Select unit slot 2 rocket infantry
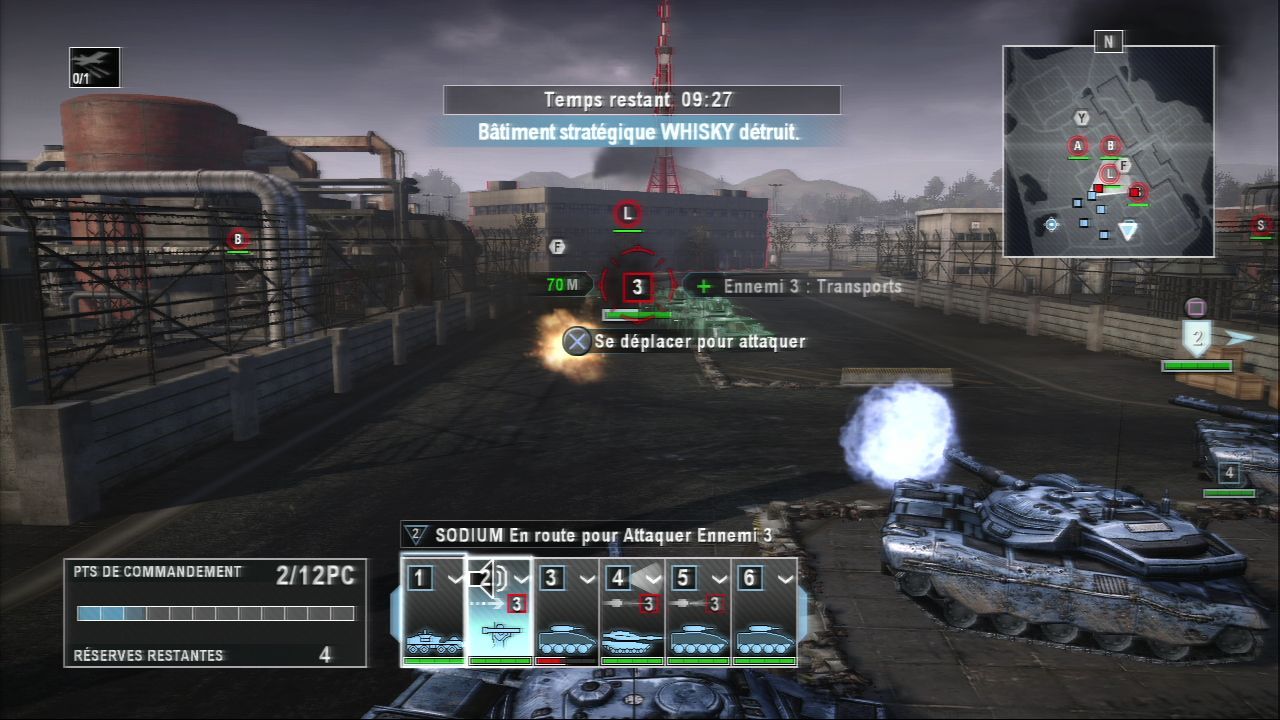 500,612
